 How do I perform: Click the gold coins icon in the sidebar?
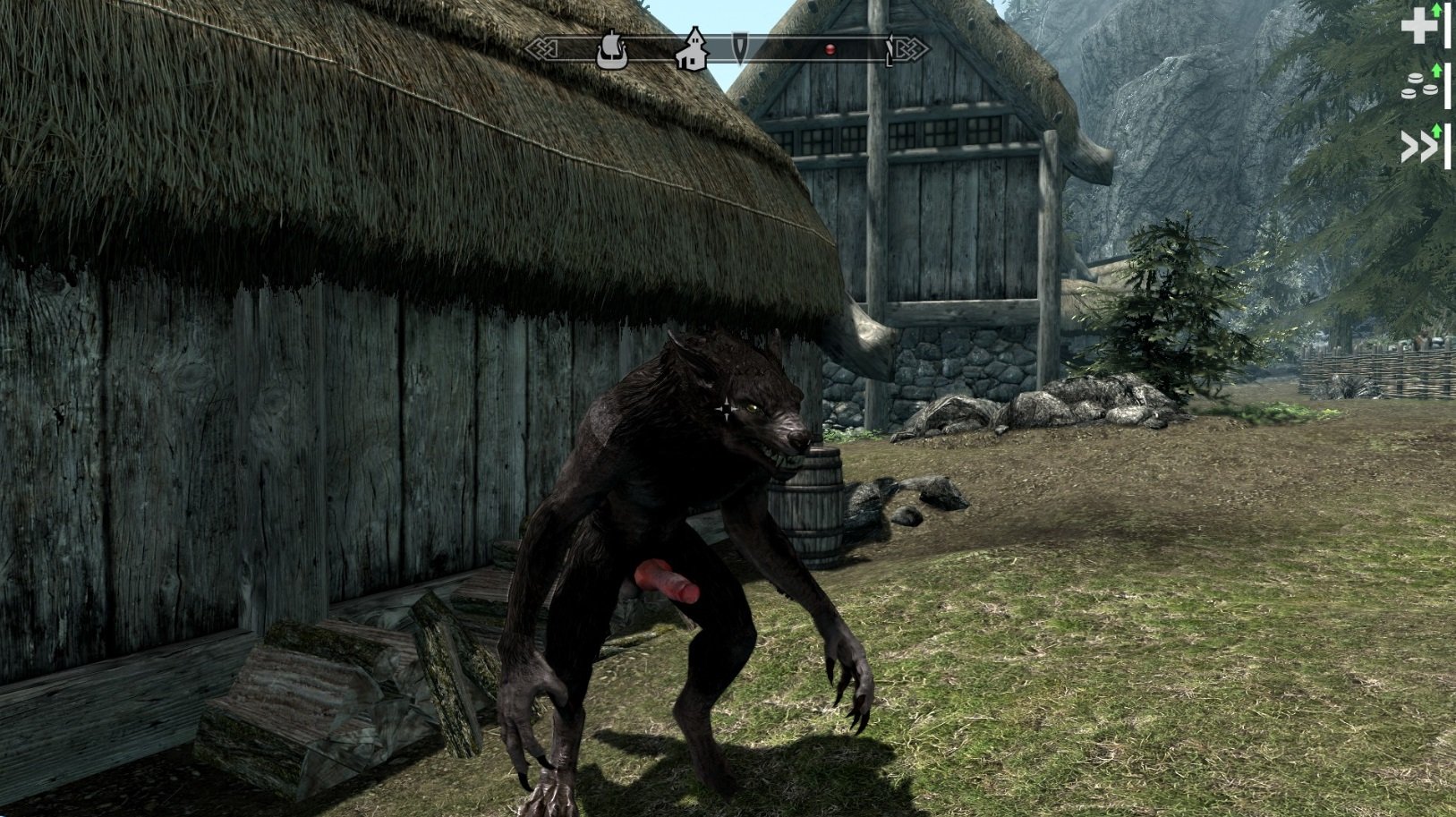click(x=1418, y=86)
